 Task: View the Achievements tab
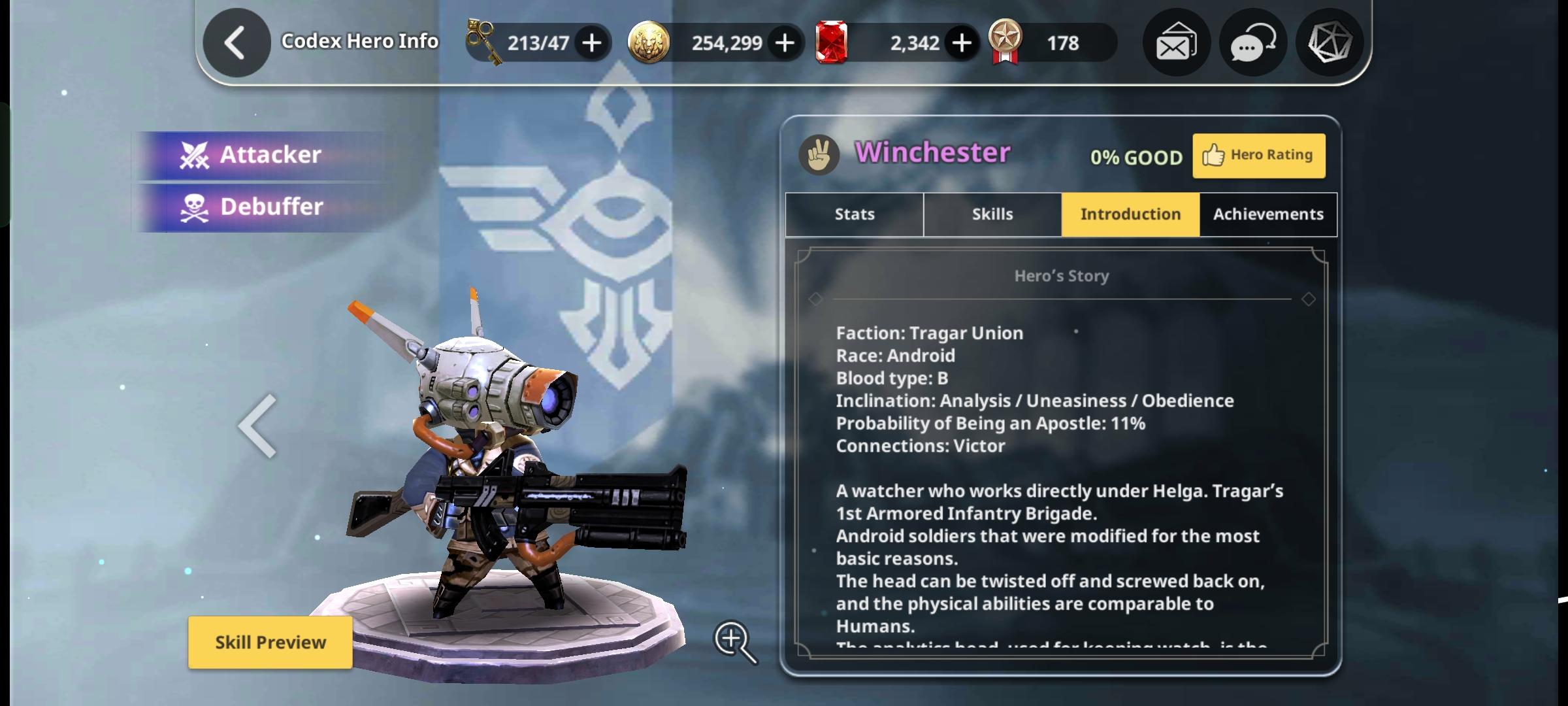point(1268,214)
